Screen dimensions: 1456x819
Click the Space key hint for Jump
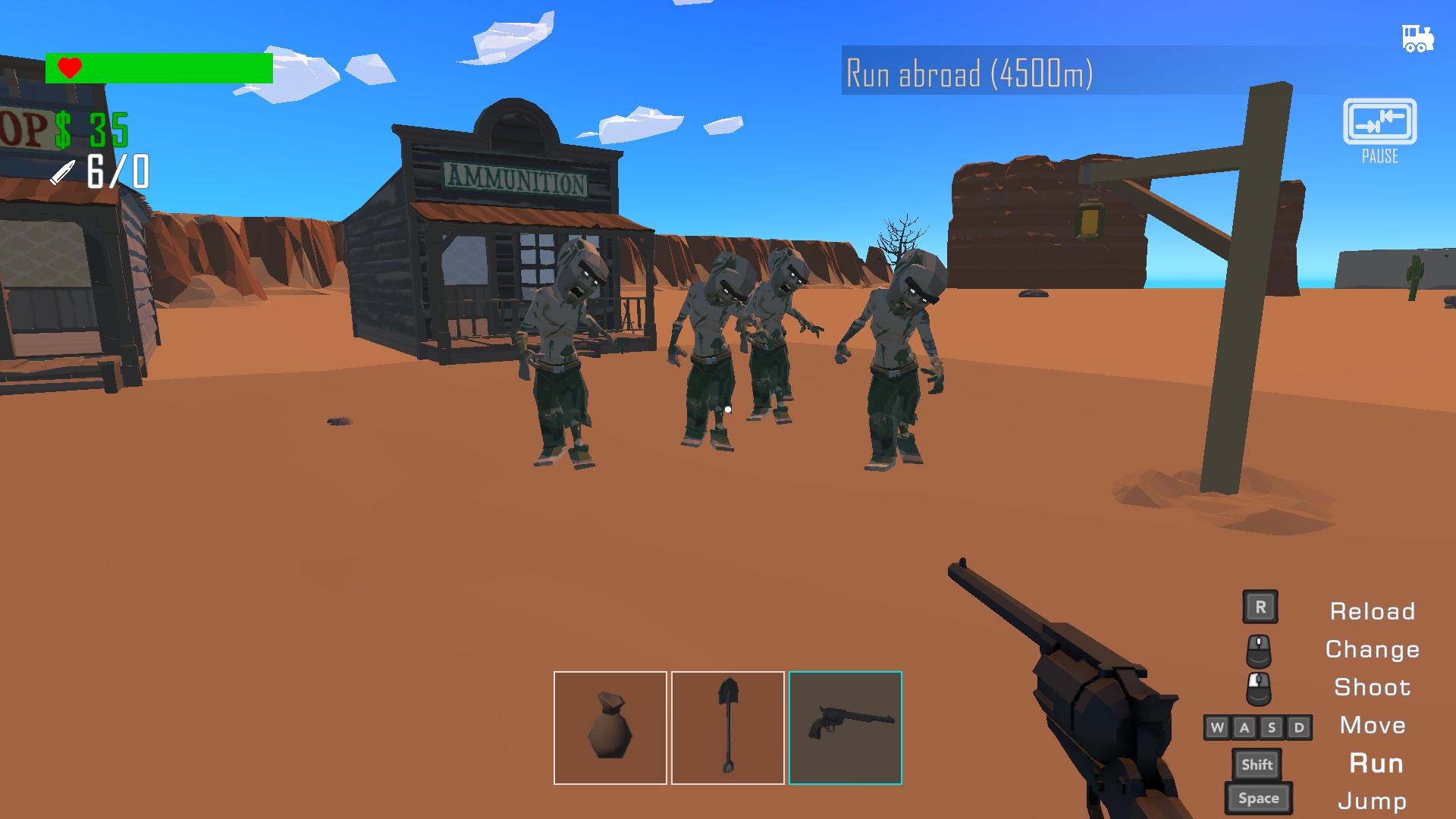coord(1257,798)
